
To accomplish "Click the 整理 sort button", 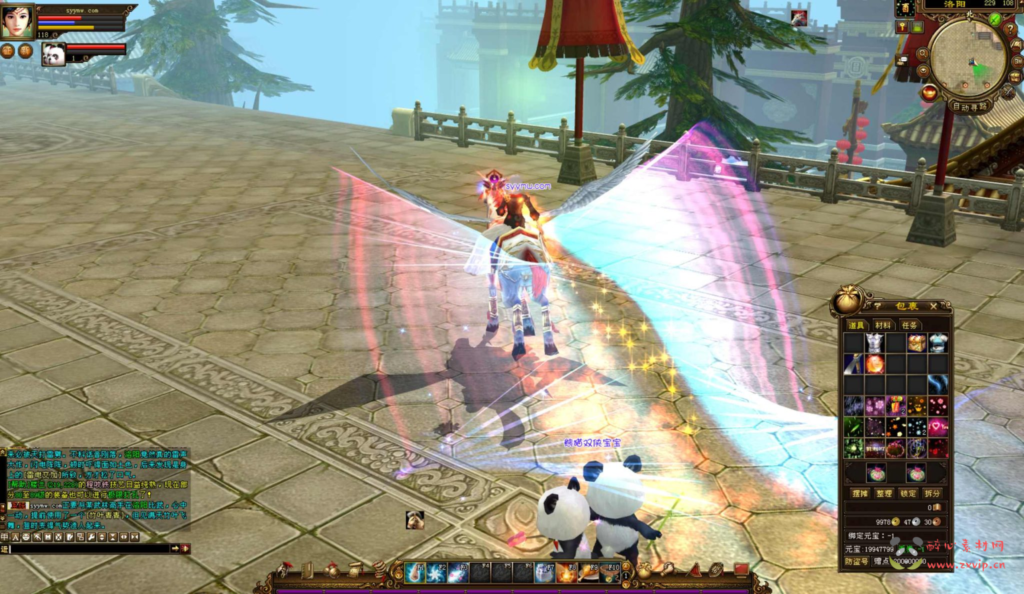I will [883, 493].
